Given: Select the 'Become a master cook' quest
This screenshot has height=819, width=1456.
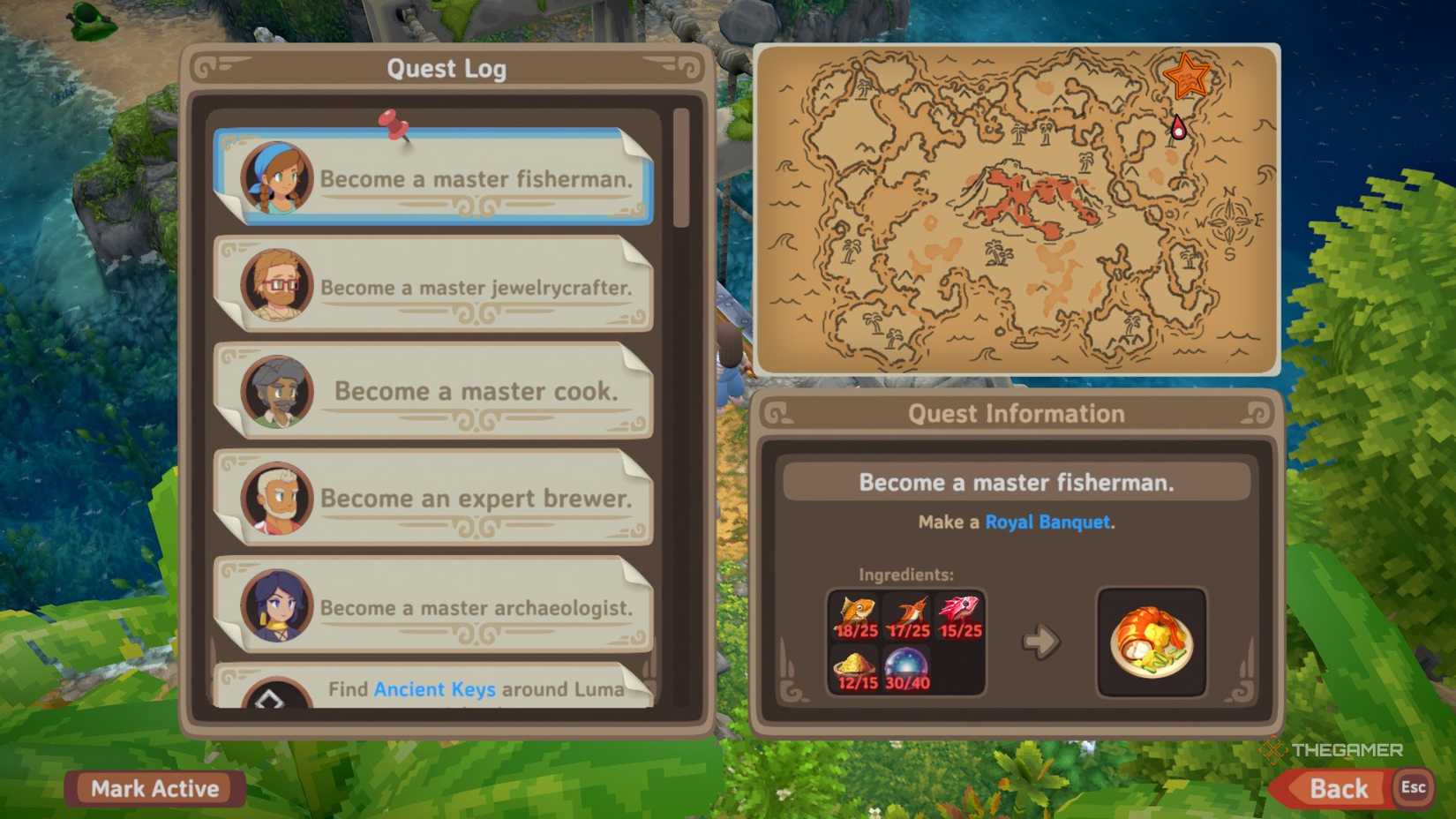Looking at the screenshot, I should 439,391.
